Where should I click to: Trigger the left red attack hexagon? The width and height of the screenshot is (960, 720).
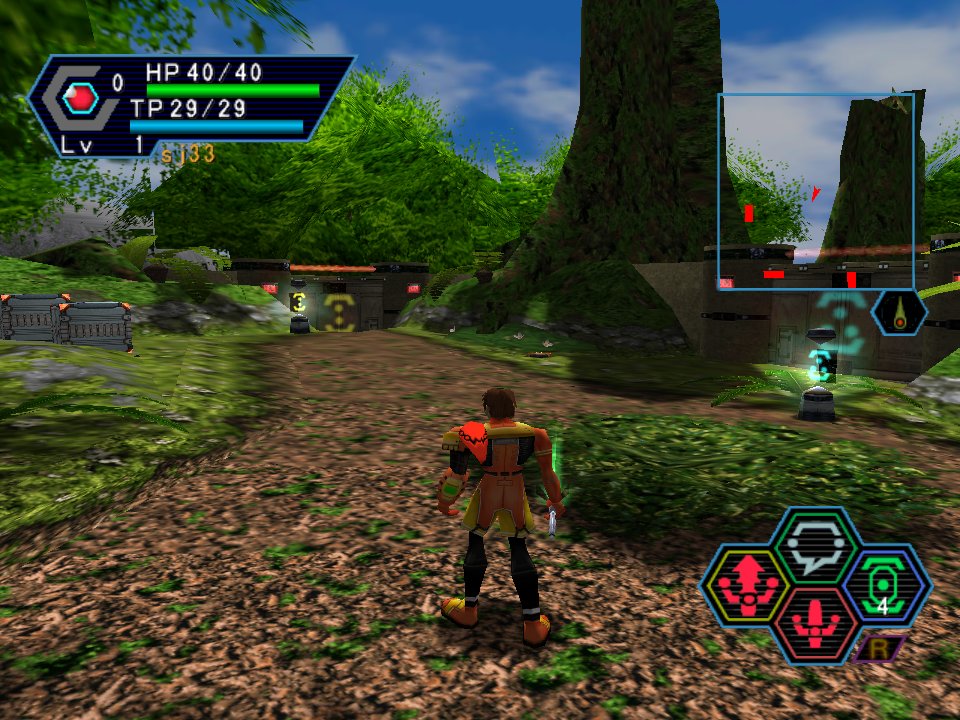[746, 586]
